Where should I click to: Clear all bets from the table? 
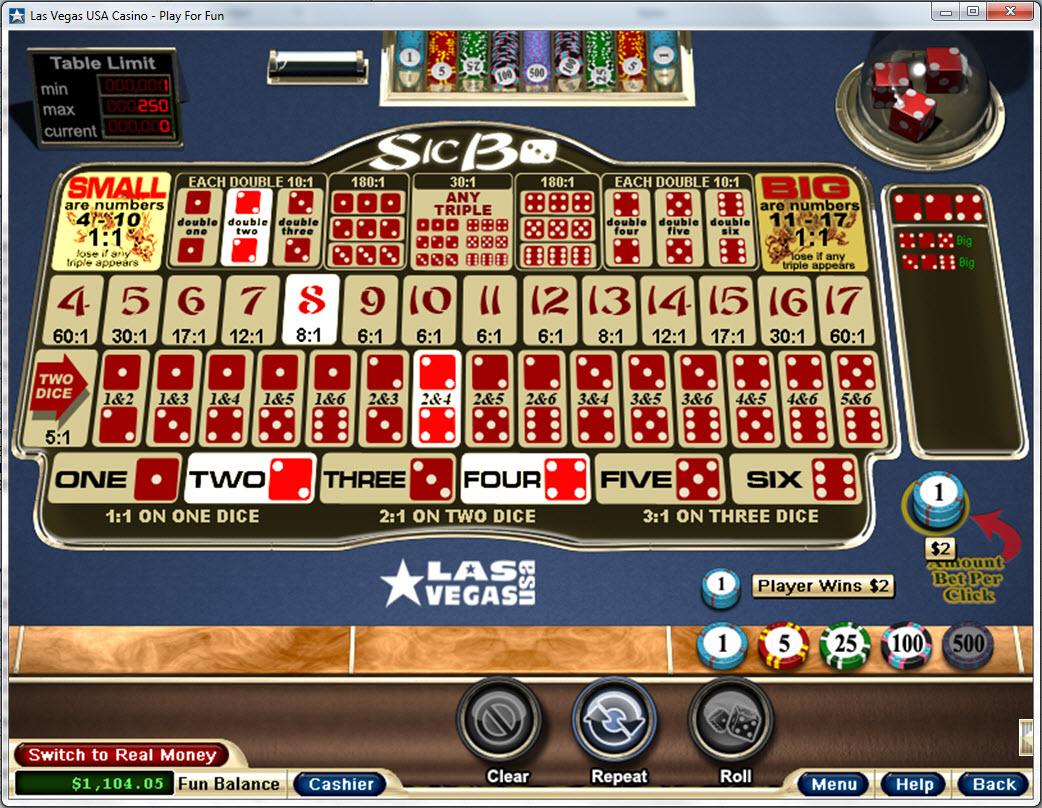pos(507,723)
